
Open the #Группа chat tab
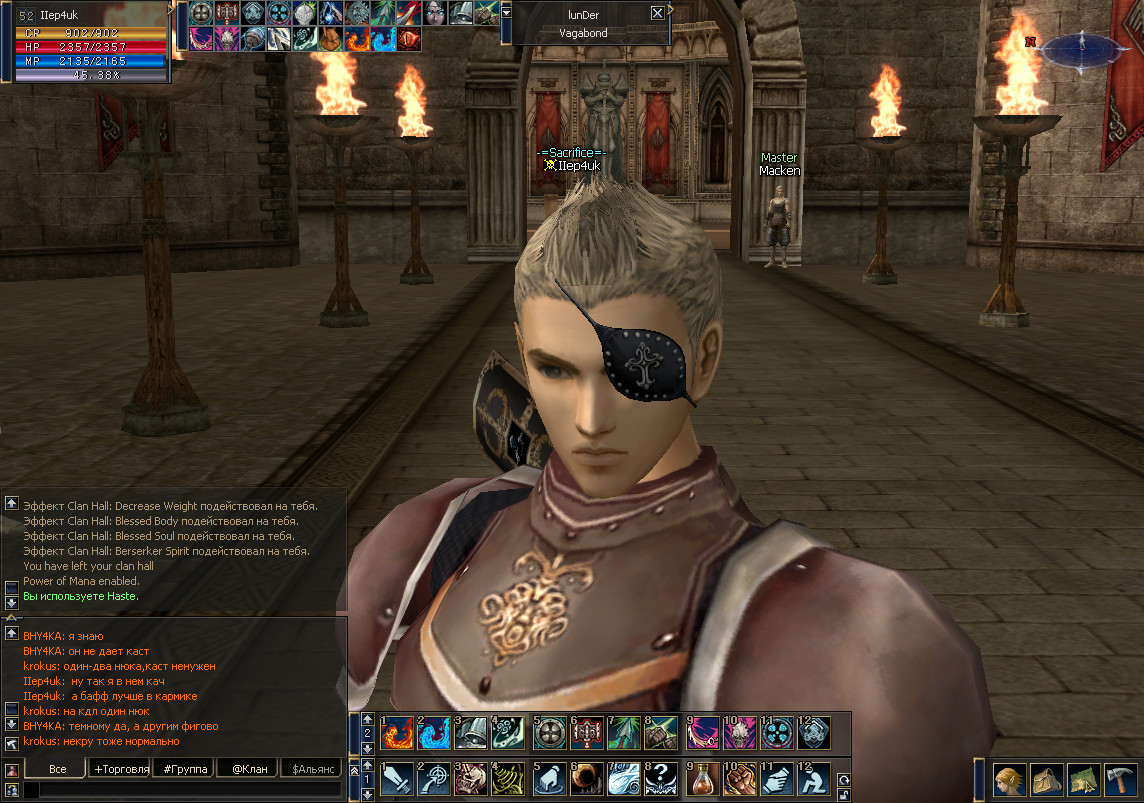[182, 768]
